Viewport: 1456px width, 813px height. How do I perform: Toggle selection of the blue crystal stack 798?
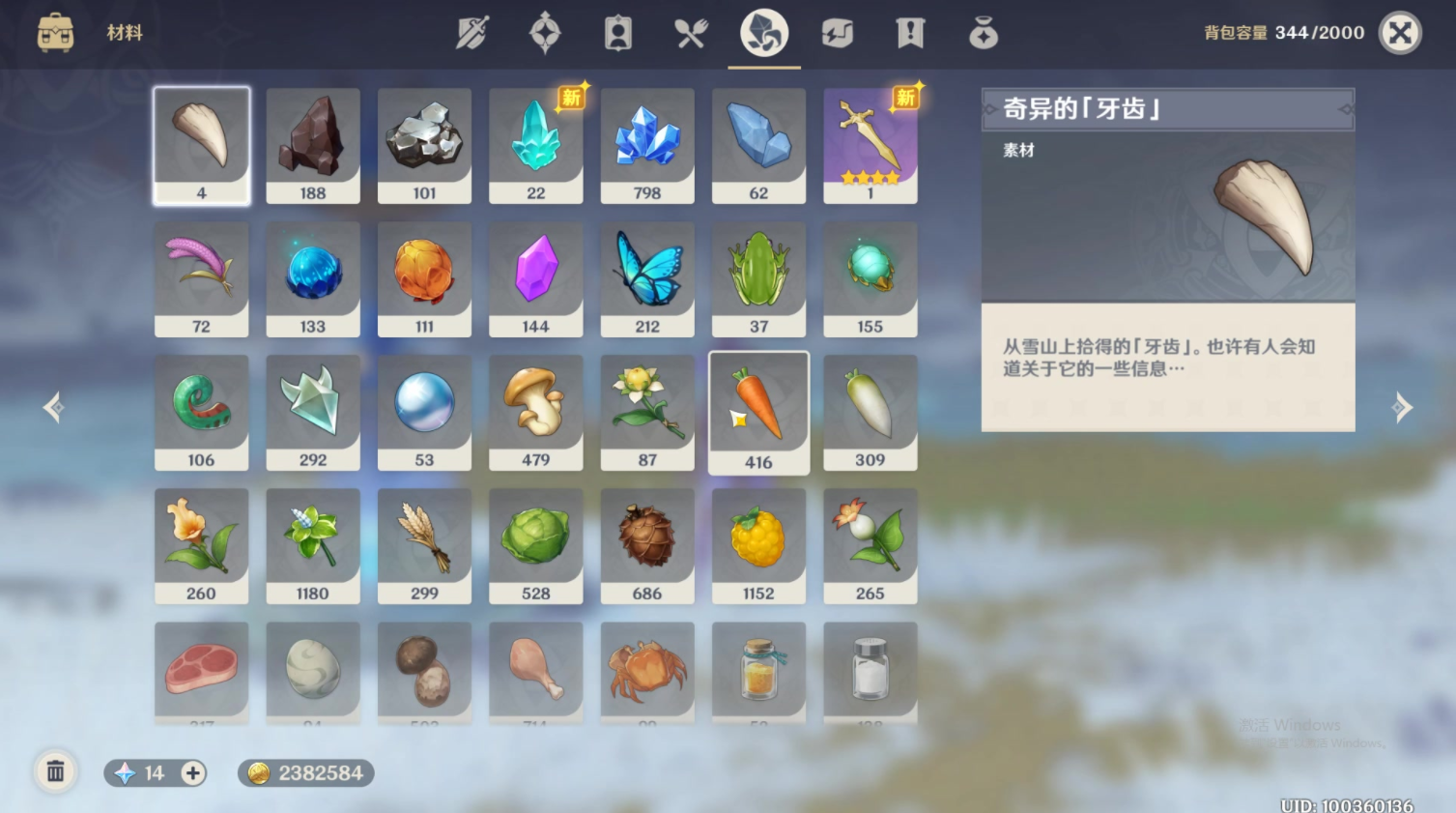click(646, 145)
